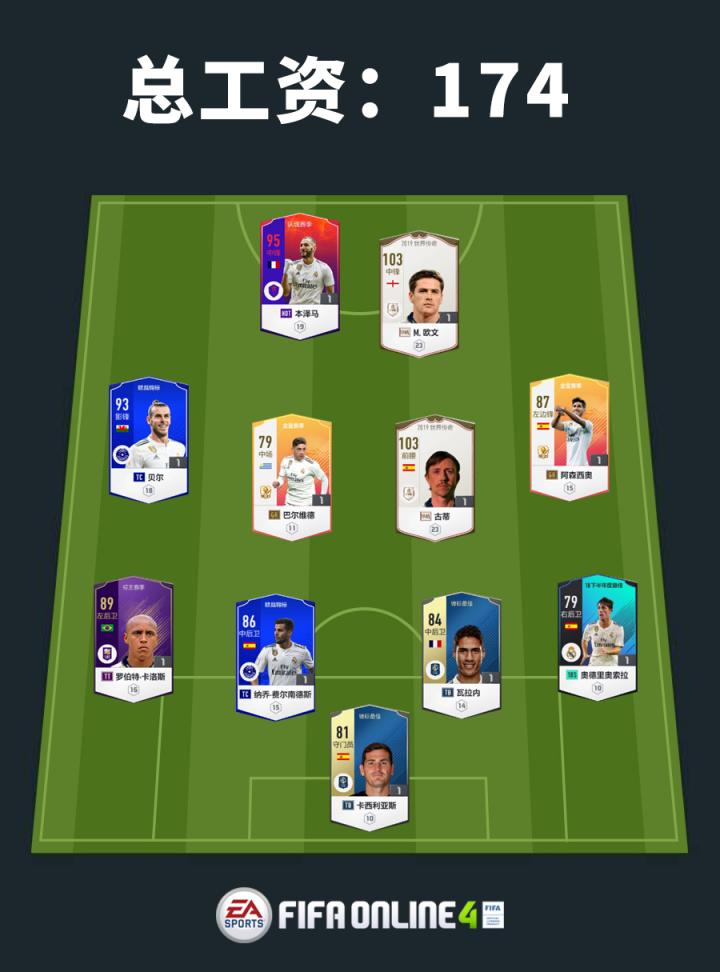Select the 卡西利亚斯 goalkeeper card
The width and height of the screenshot is (720, 972).
pos(369,767)
